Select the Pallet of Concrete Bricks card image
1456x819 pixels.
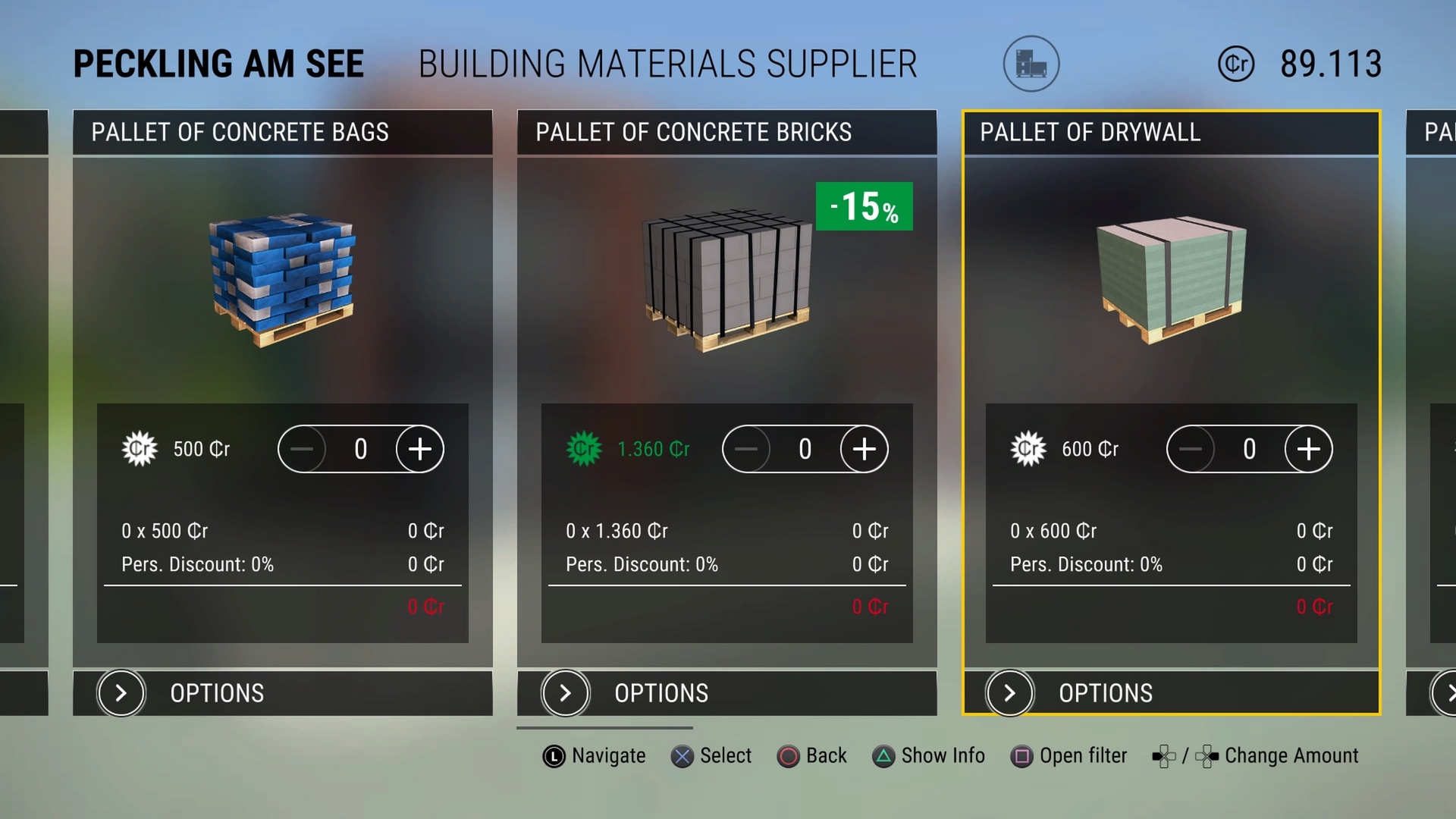coord(726,281)
